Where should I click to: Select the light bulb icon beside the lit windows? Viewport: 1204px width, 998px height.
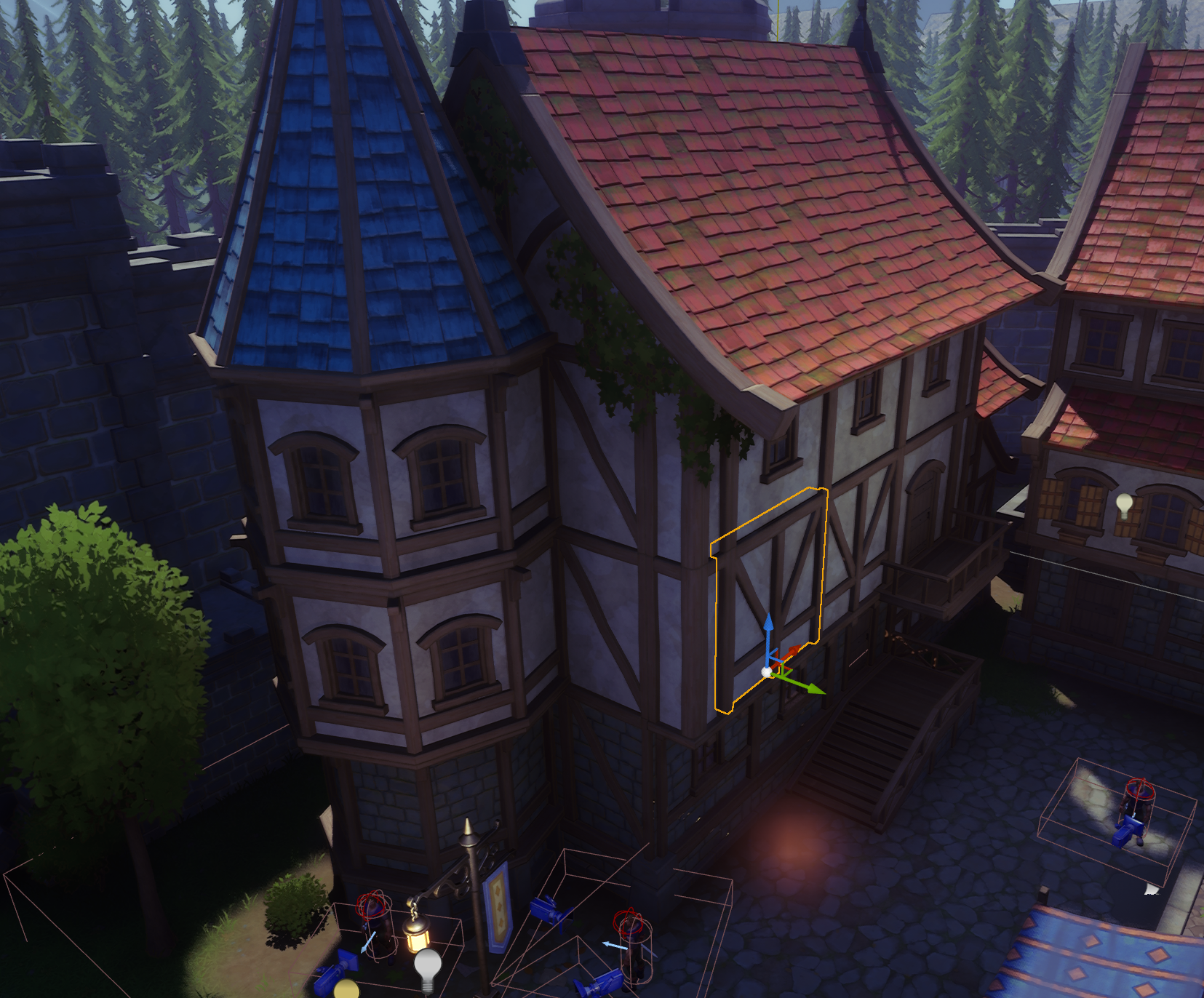[1125, 503]
